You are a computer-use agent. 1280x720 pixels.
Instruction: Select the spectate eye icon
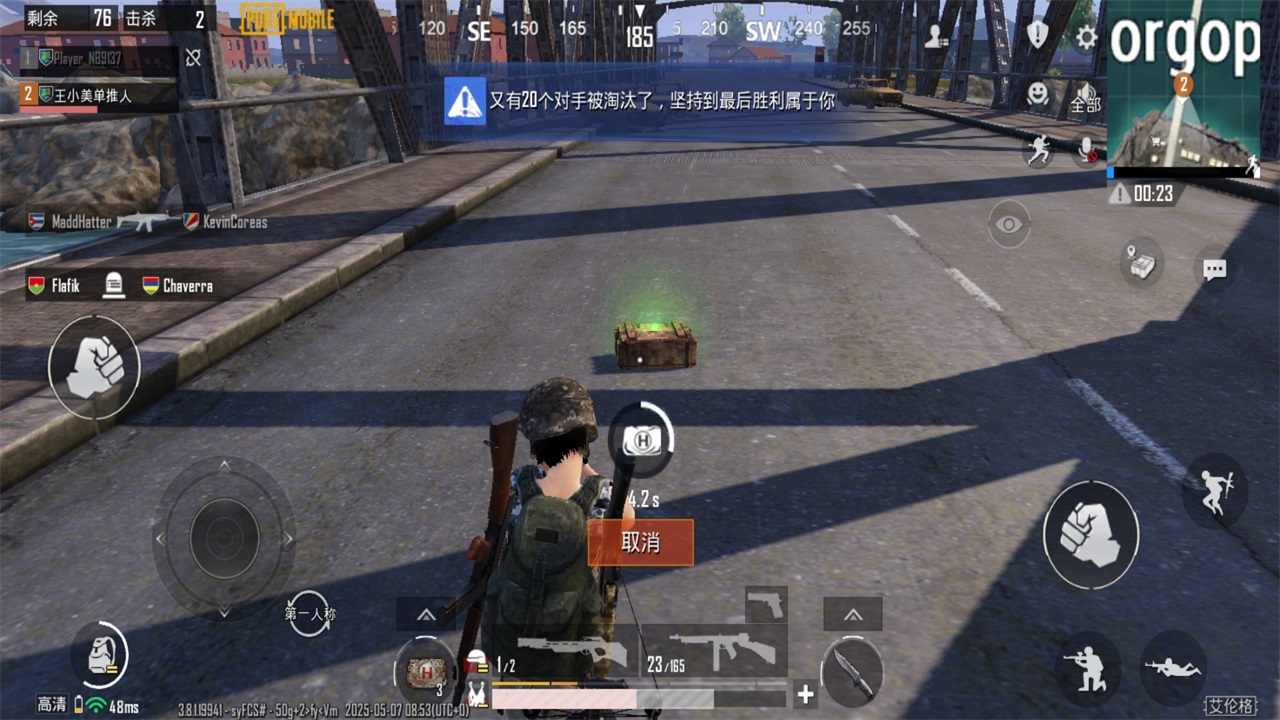1007,225
